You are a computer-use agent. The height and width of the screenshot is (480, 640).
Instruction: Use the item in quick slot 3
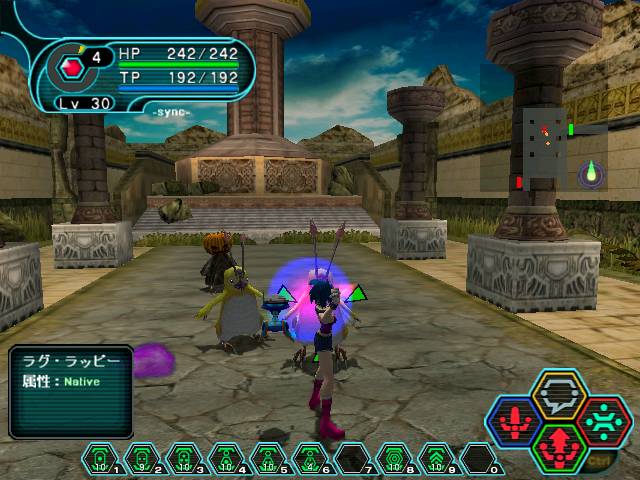click(183, 460)
